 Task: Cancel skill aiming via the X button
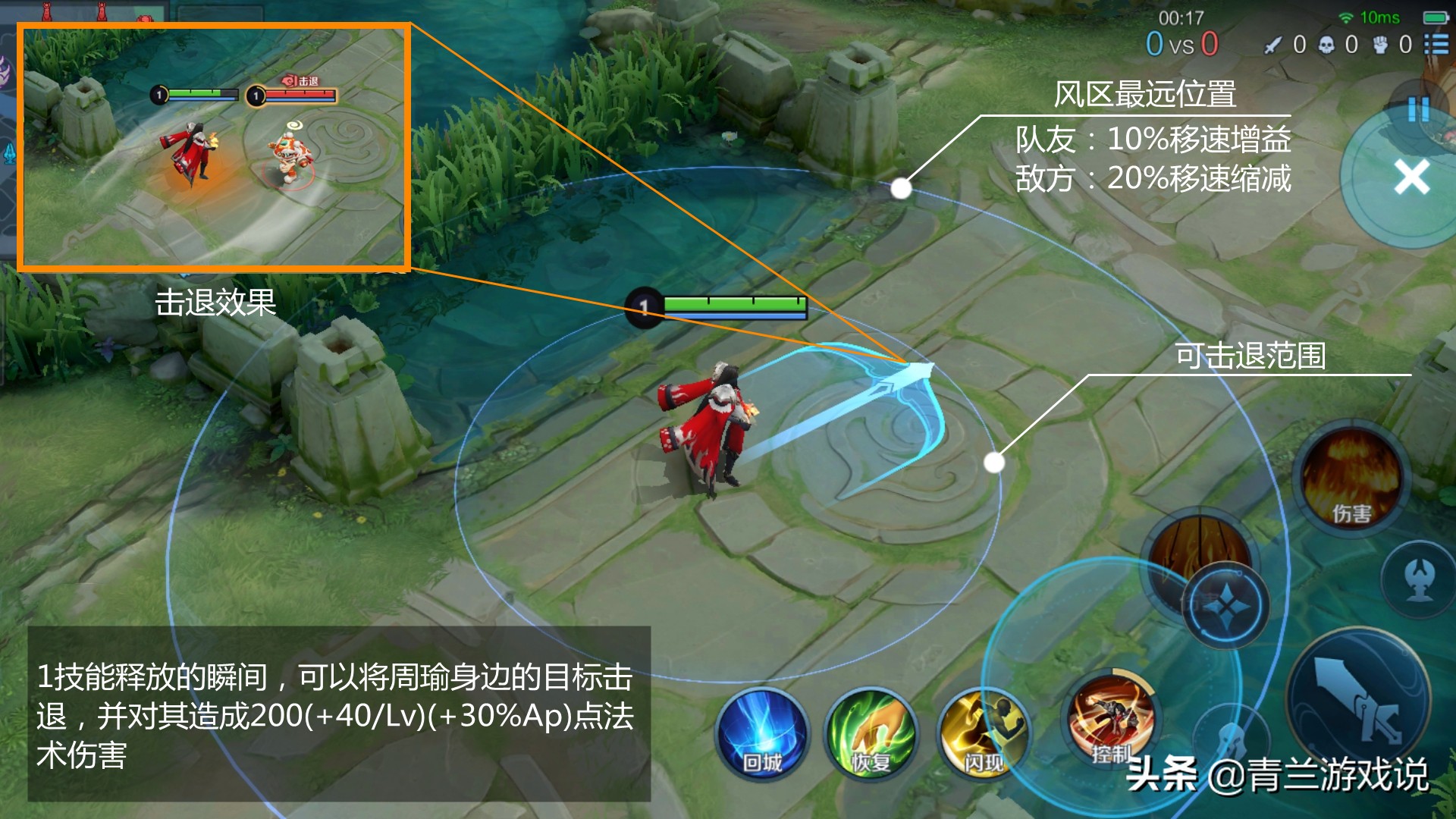pos(1412,176)
